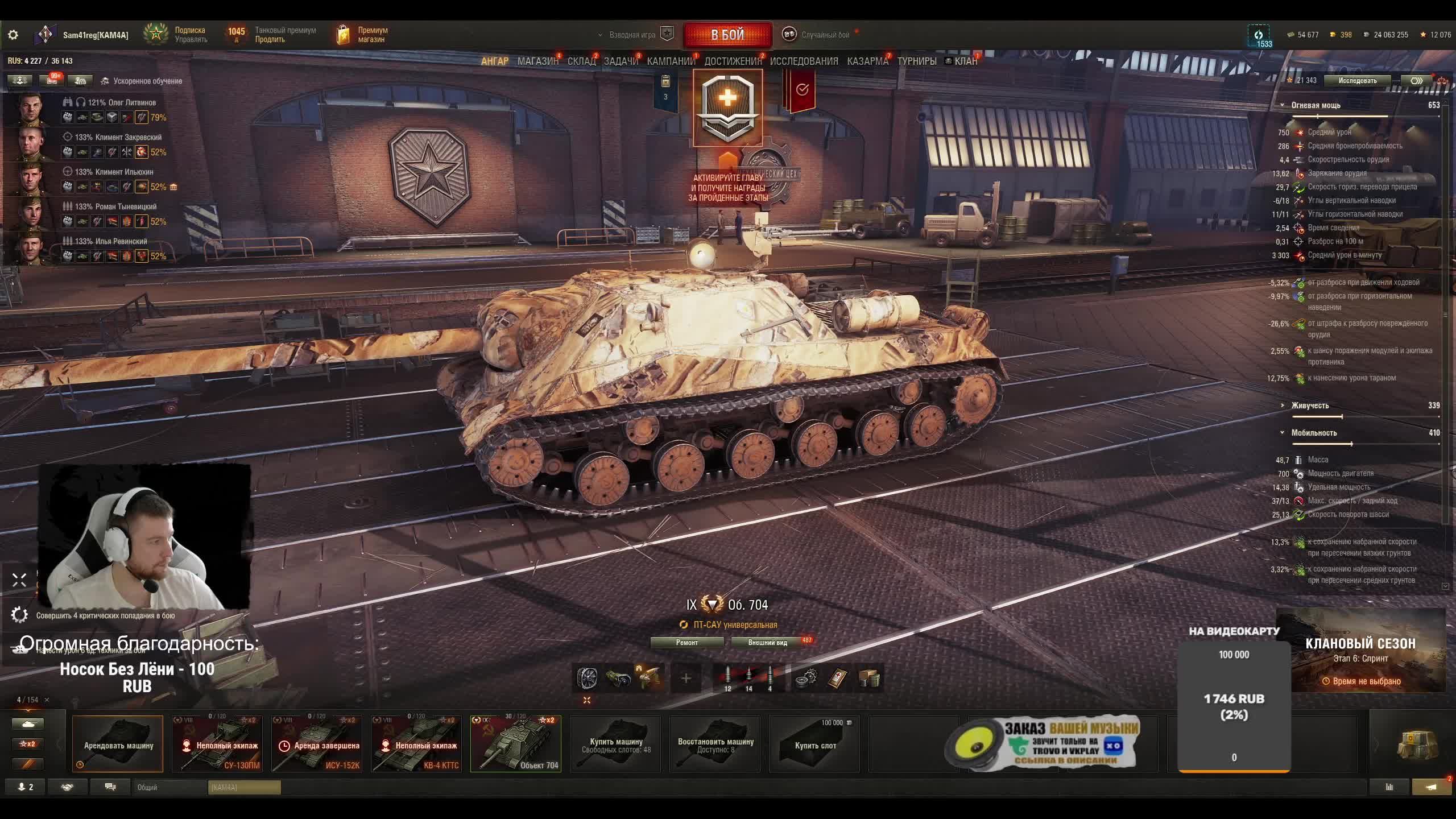Open game settings gear icon
This screenshot has width=1456, height=819.
[x=13, y=35]
